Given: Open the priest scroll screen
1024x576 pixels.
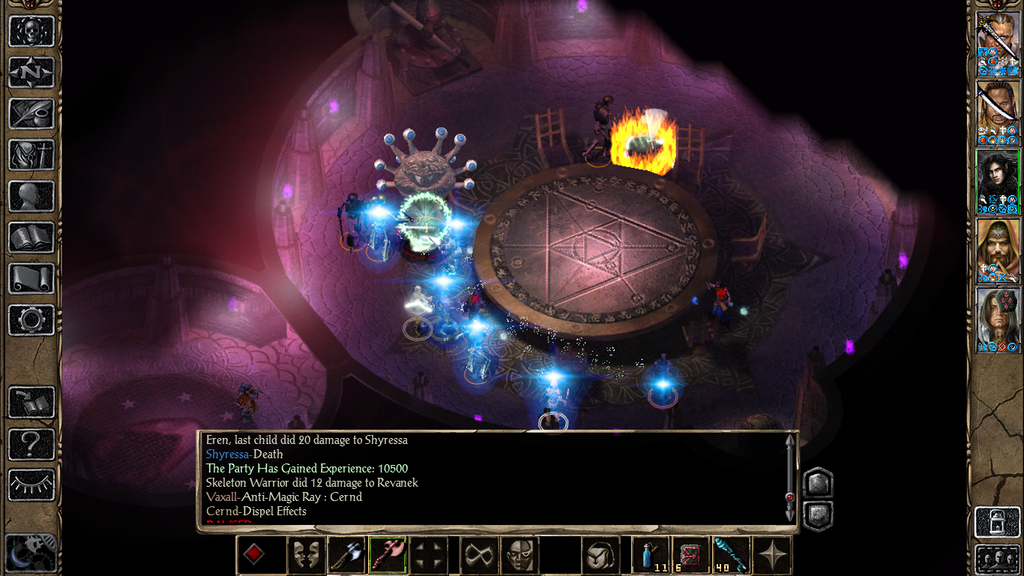Looking at the screenshot, I should [x=31, y=279].
